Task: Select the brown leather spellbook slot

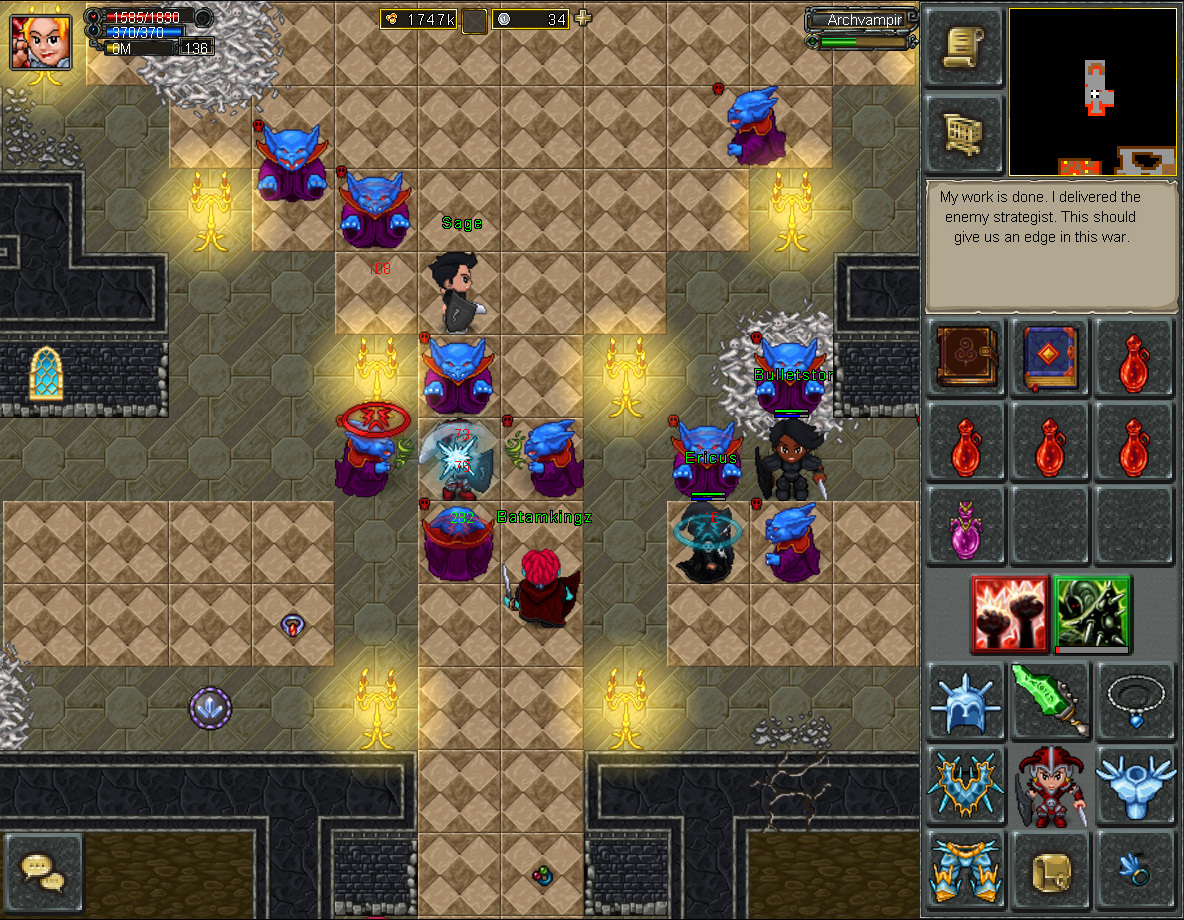Action: pos(966,356)
